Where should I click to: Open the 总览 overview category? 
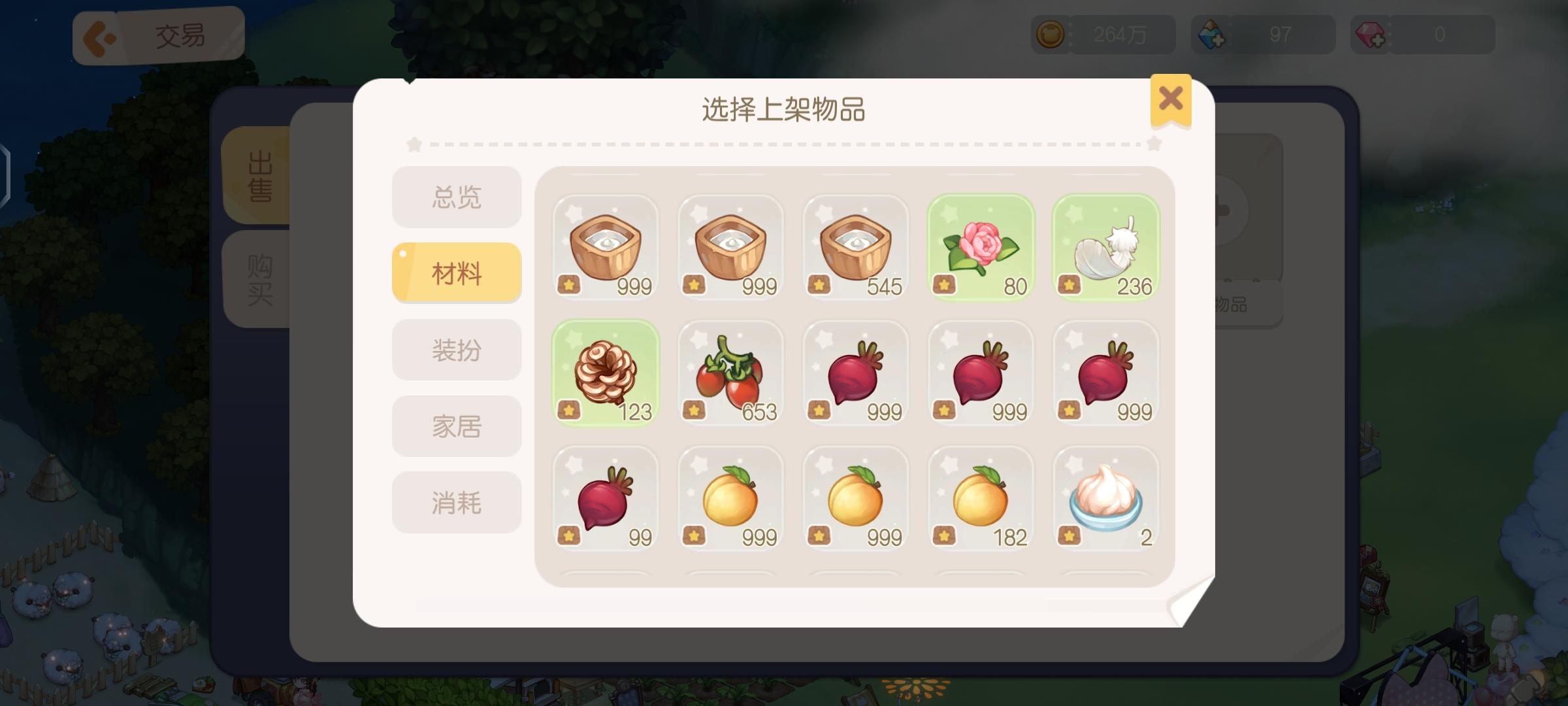pos(456,196)
